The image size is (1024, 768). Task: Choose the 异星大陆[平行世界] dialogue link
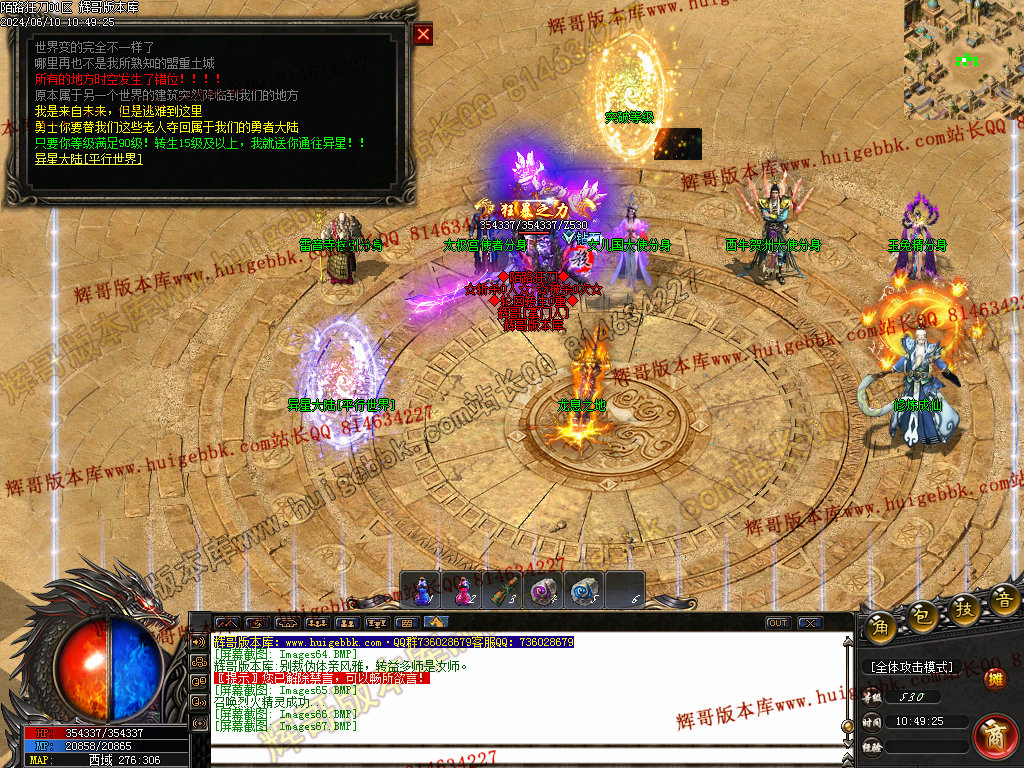coord(89,158)
